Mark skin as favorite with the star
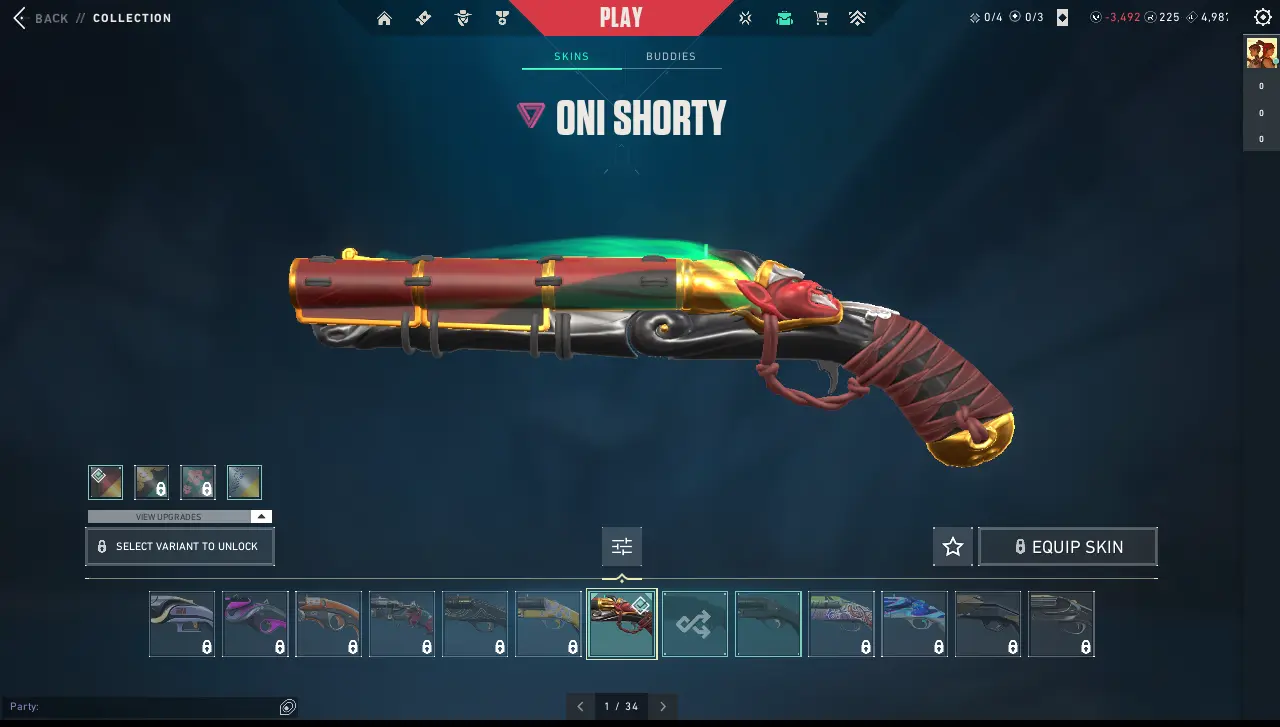This screenshot has width=1280, height=727. (953, 547)
